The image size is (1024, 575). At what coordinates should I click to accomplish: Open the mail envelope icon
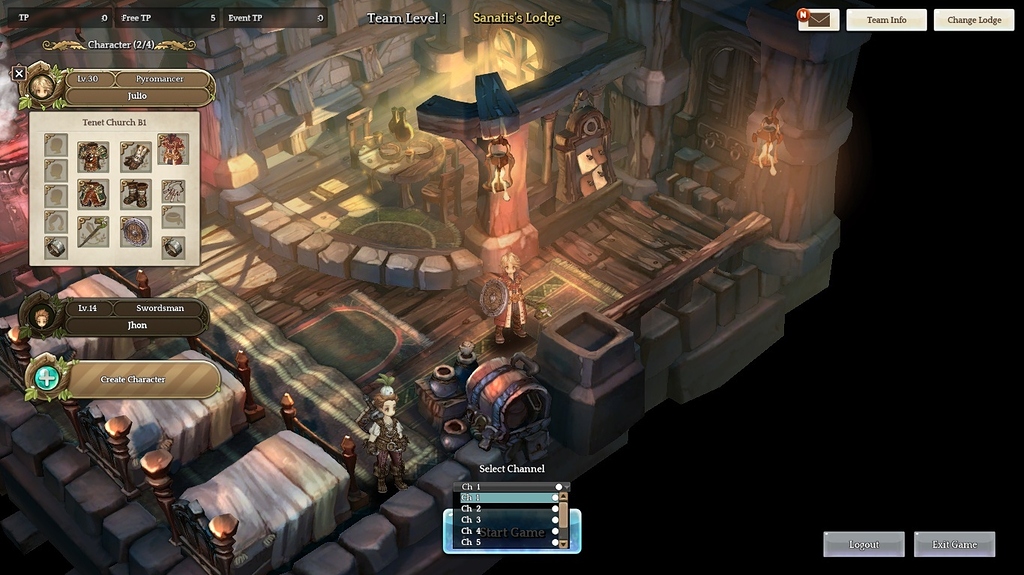click(x=819, y=20)
